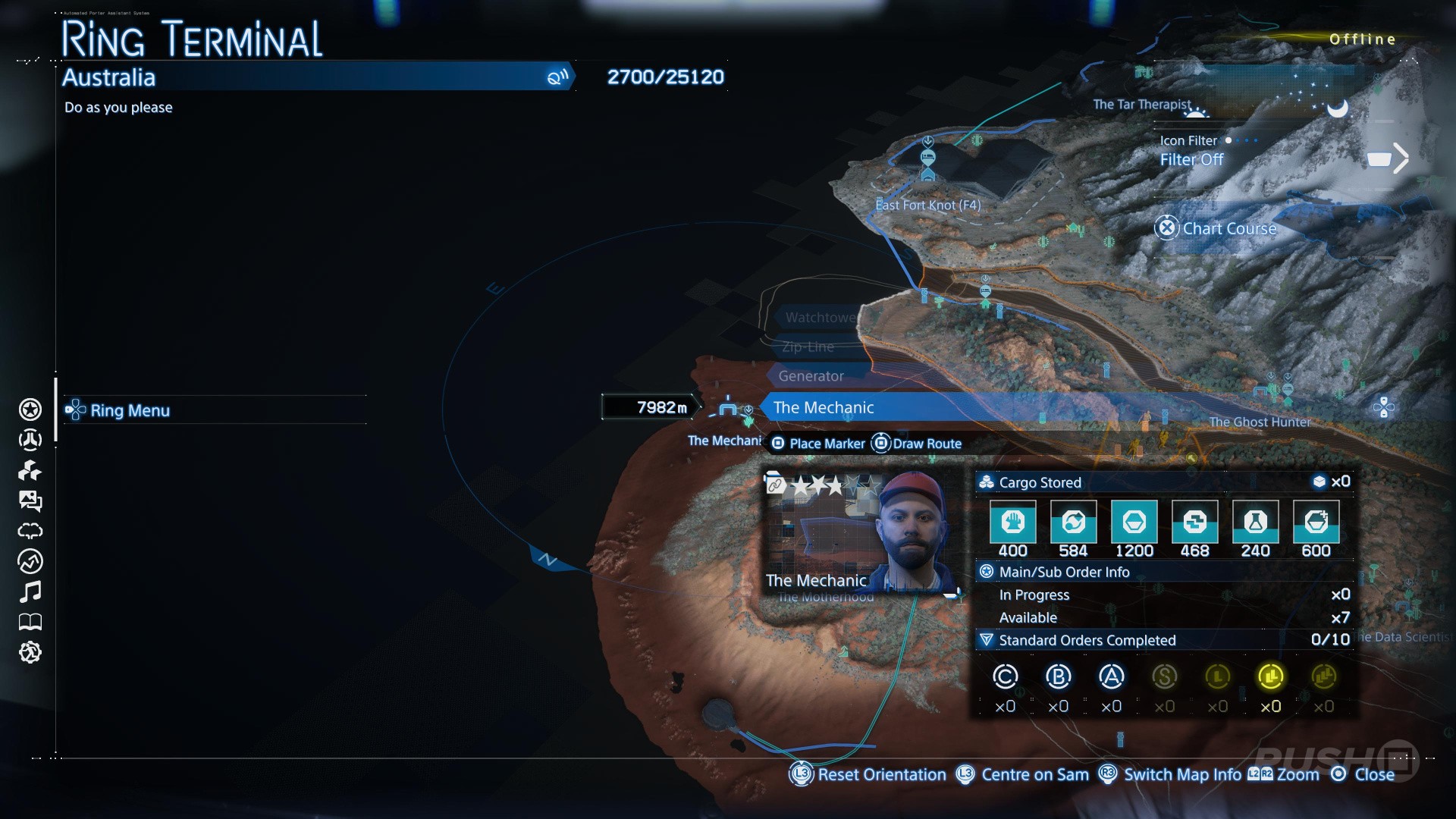Select Zip-Line in the map list
The width and height of the screenshot is (1456, 819).
click(x=808, y=347)
